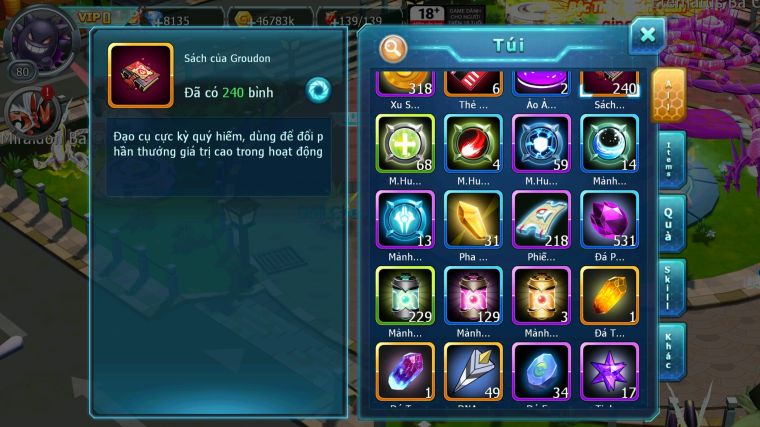Show the Khác category tab
Viewport: 760px width, 427px height.
670,351
